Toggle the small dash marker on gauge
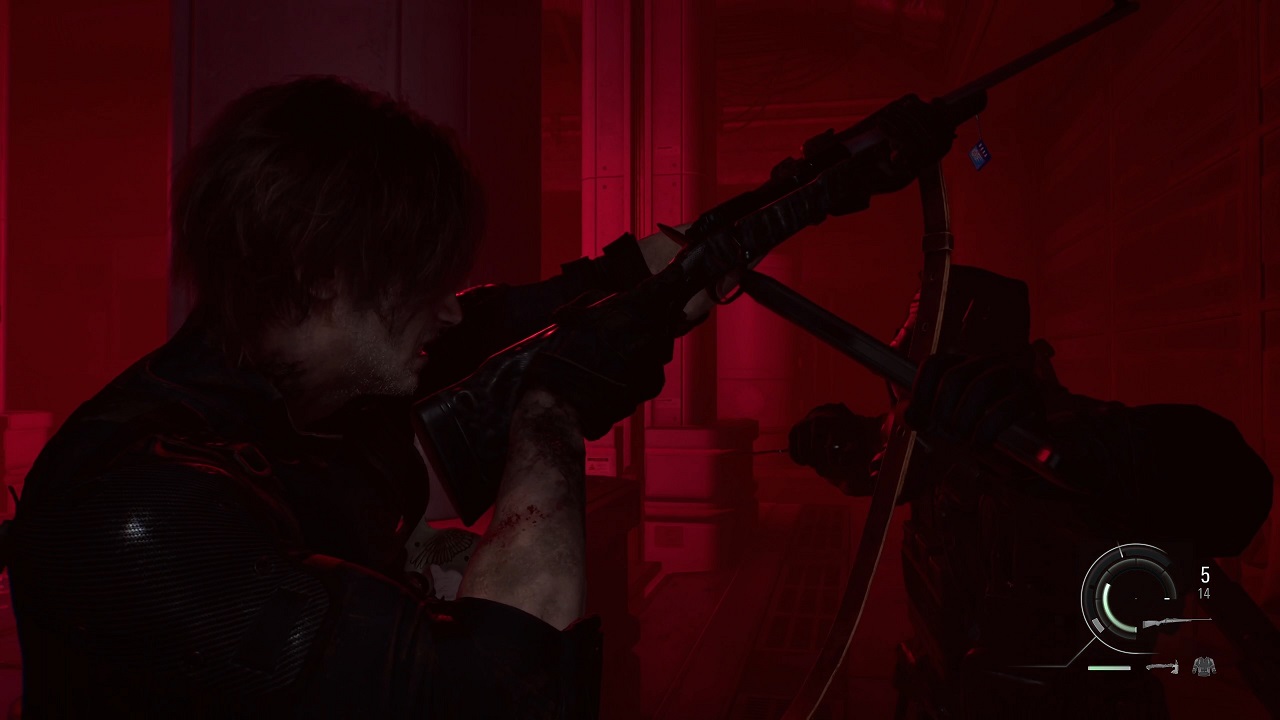 [x=1167, y=599]
